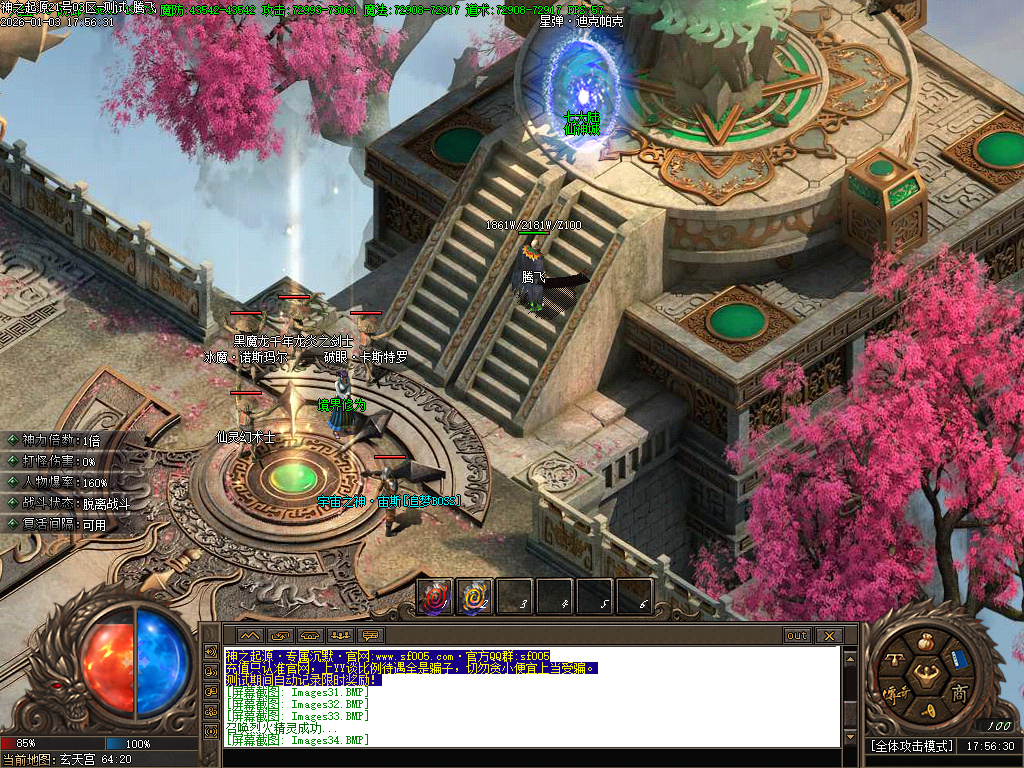Click the mountain-shaped button on the chat toolbar
The image size is (1024, 768).
(x=249, y=636)
